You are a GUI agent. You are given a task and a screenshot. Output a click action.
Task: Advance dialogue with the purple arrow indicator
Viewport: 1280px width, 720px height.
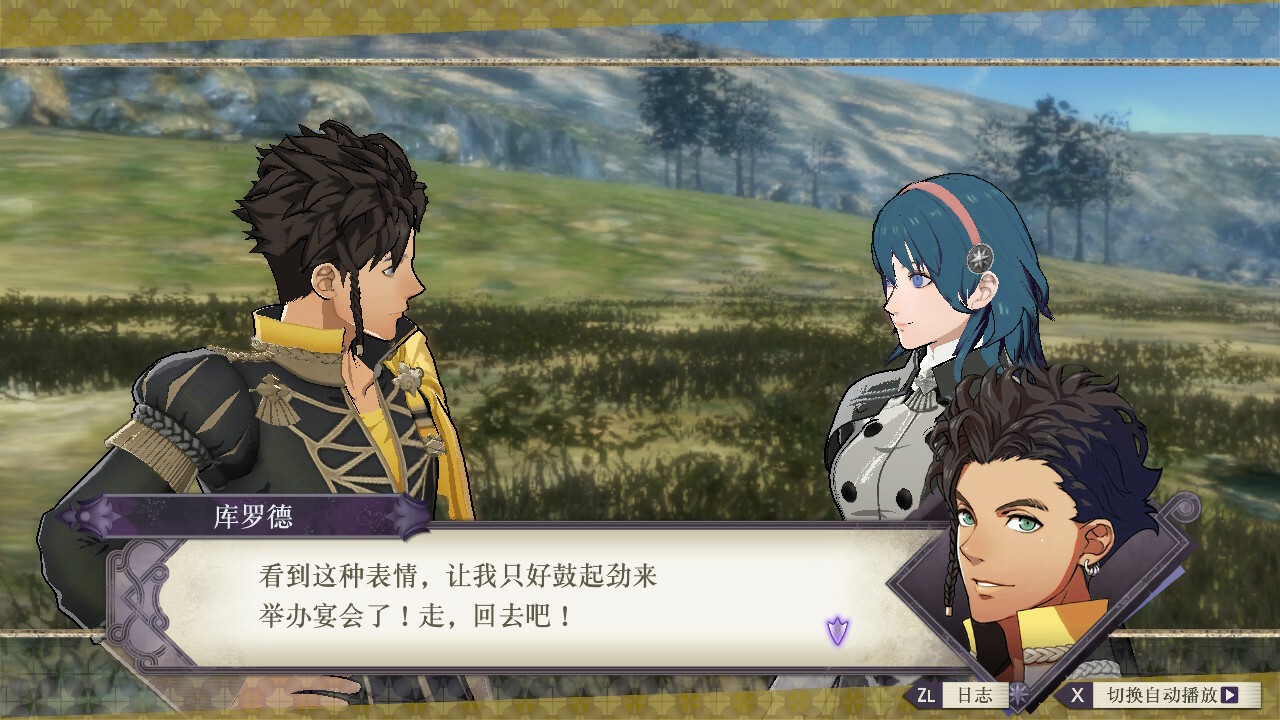(x=837, y=631)
